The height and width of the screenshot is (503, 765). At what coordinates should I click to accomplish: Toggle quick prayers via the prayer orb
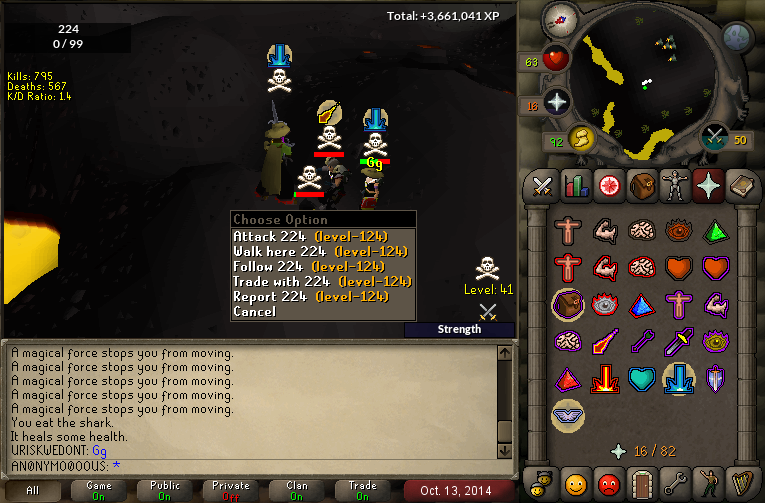(x=557, y=101)
